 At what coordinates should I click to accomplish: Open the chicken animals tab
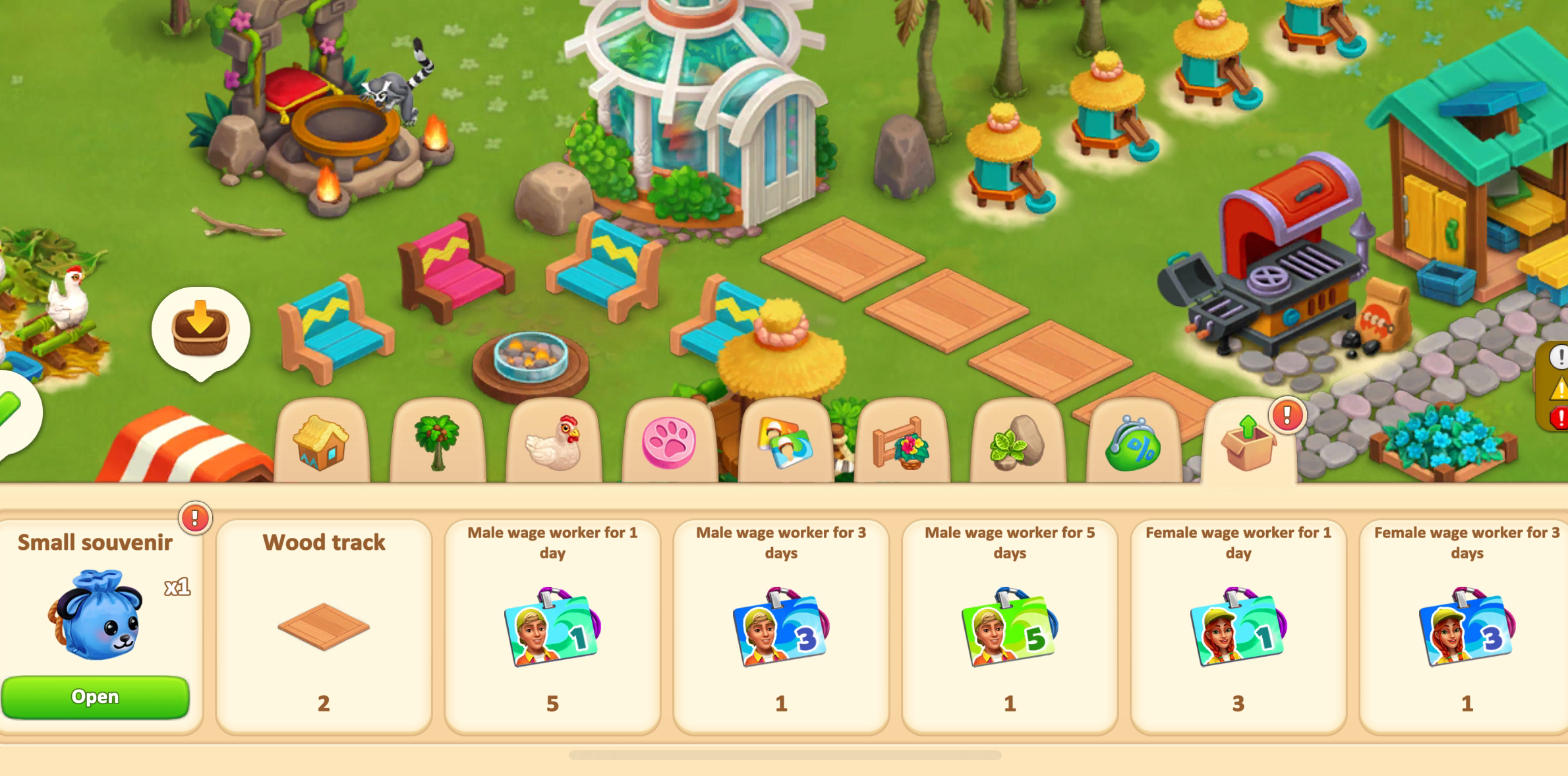[554, 443]
